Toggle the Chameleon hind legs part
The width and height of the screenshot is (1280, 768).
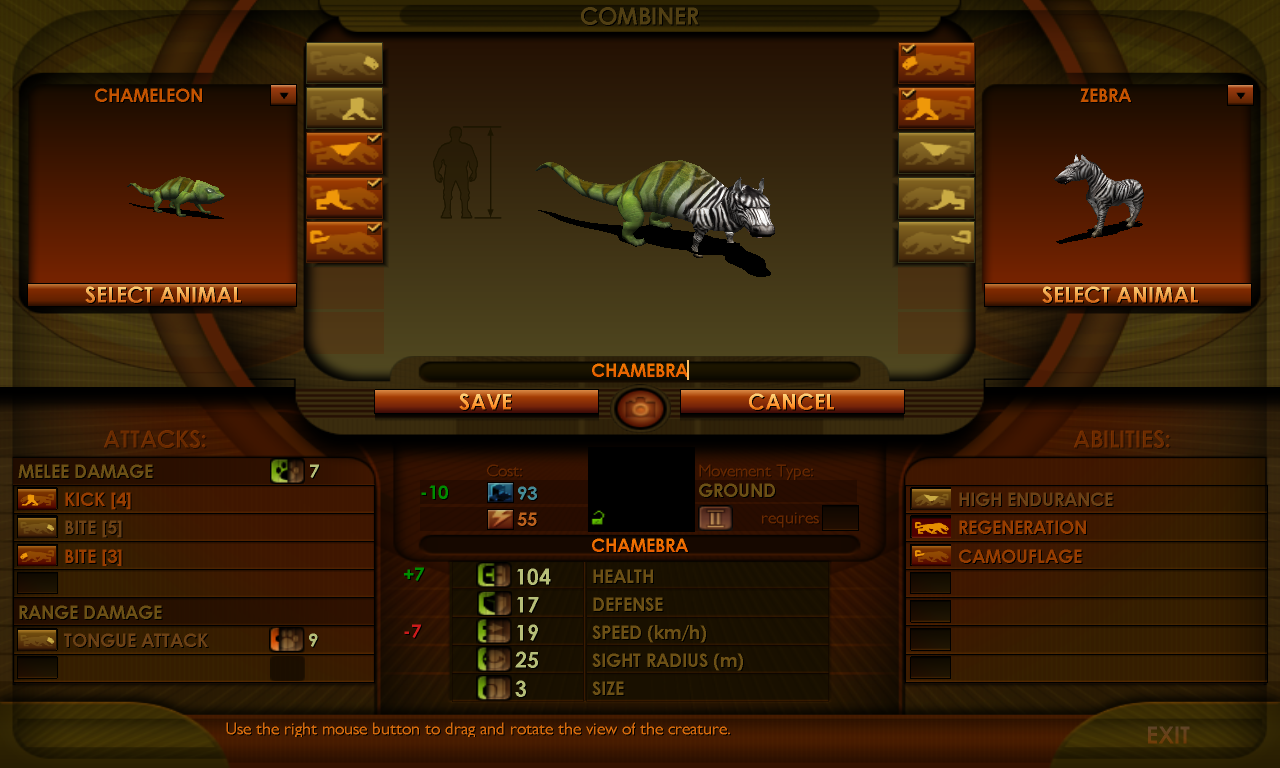[x=344, y=198]
